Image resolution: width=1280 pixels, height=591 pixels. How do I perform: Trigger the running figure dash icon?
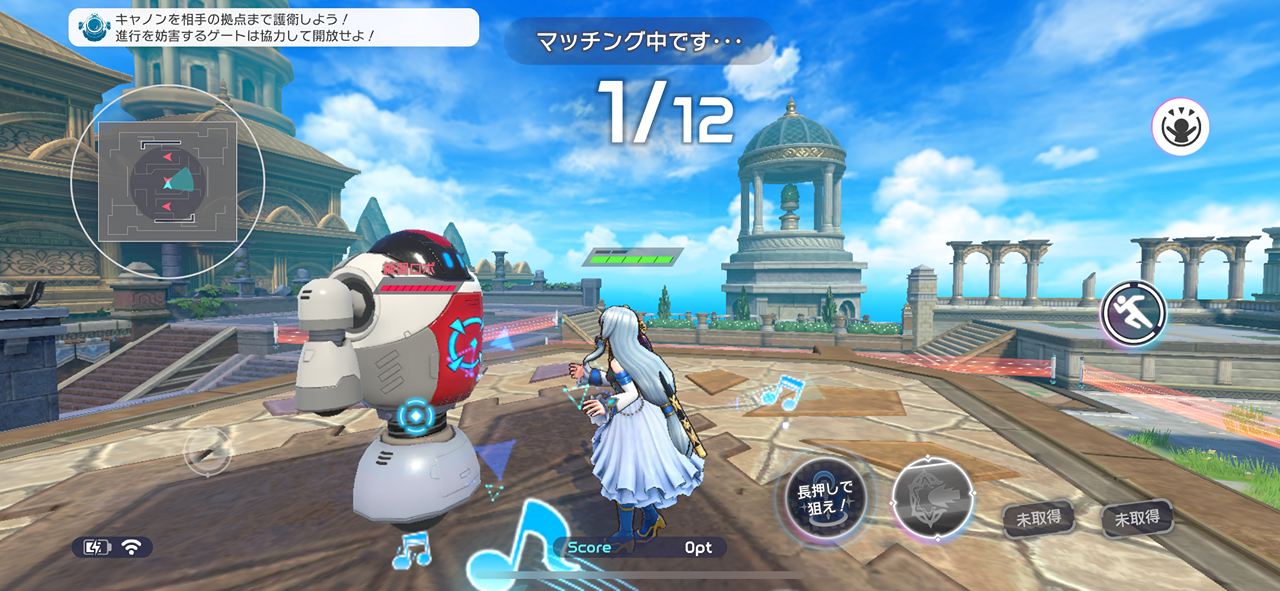1134,314
